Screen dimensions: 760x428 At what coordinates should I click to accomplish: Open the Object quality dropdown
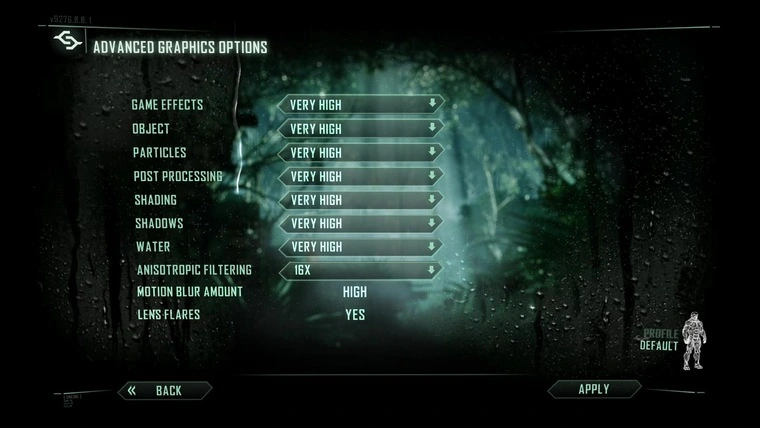coord(361,128)
